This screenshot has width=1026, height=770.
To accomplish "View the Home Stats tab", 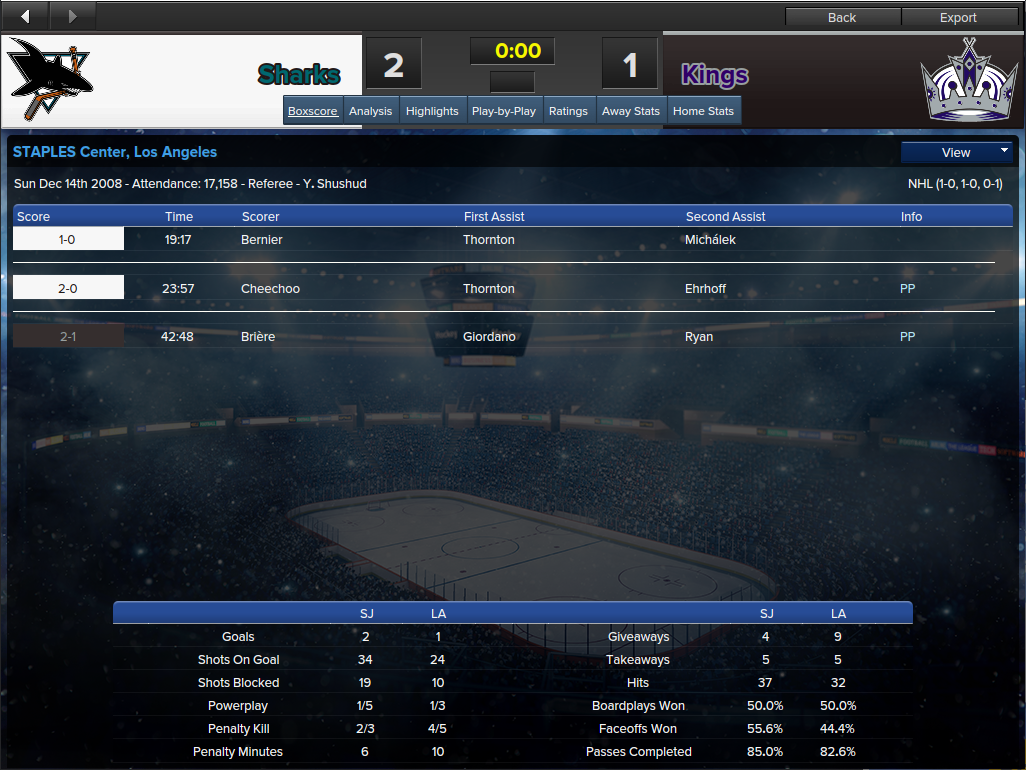I will click(703, 111).
